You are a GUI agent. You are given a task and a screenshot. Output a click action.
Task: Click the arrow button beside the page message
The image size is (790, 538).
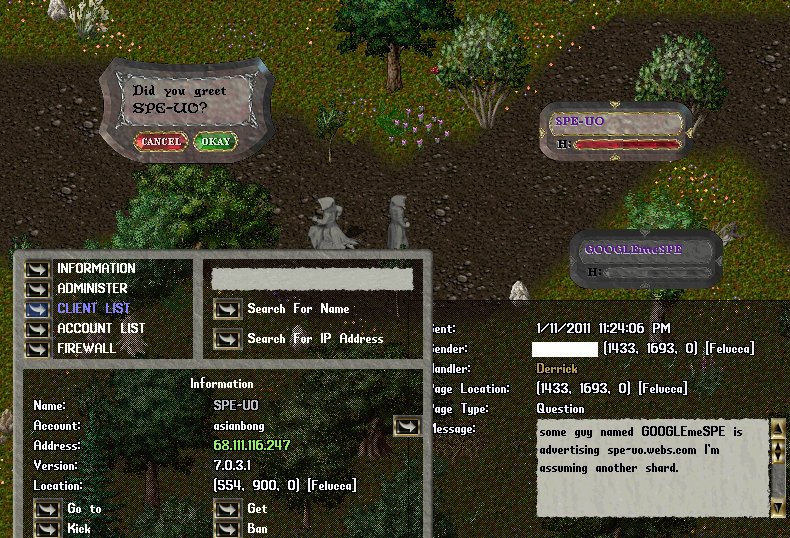(407, 427)
